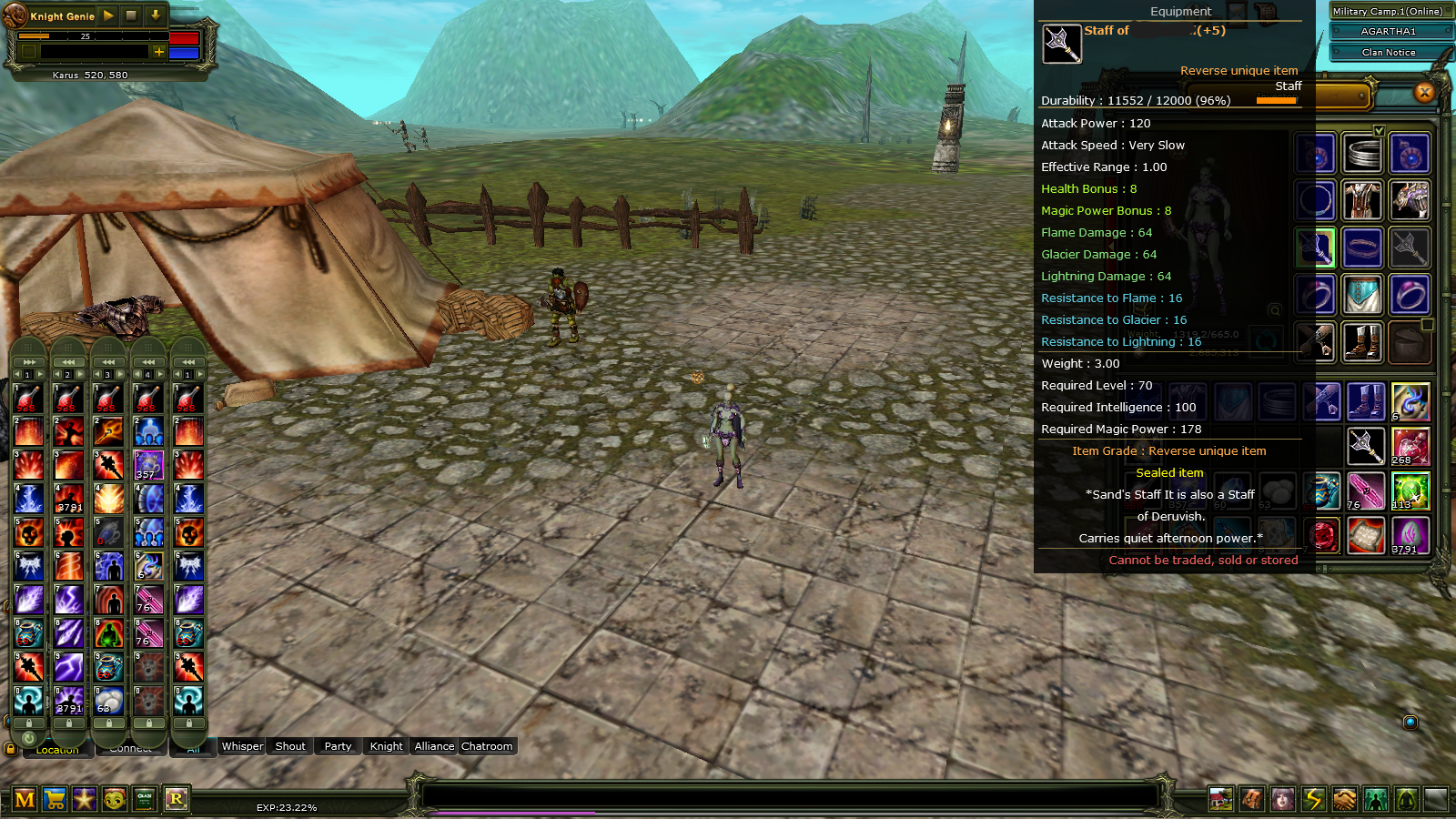Open the backpack inventory icon at bottom right
Viewport: 1456px width, 819px height.
tap(1249, 799)
